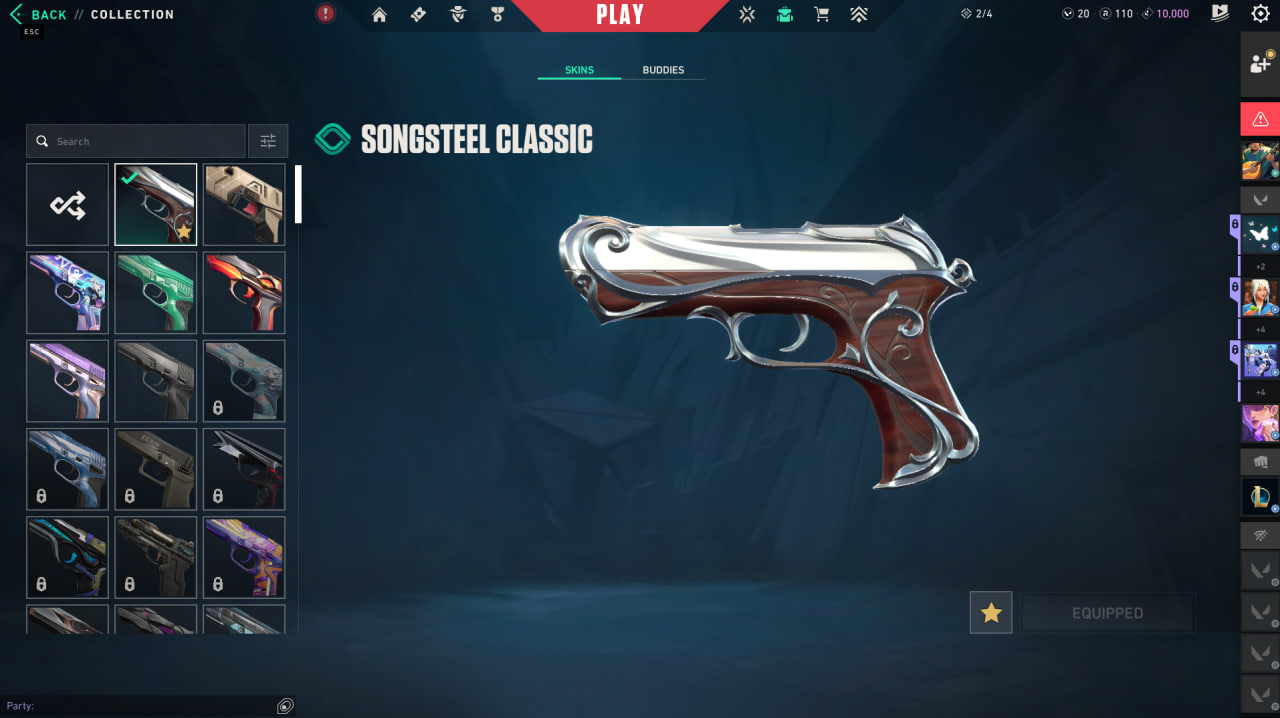Select the random shuffle skin tile

[x=68, y=205]
